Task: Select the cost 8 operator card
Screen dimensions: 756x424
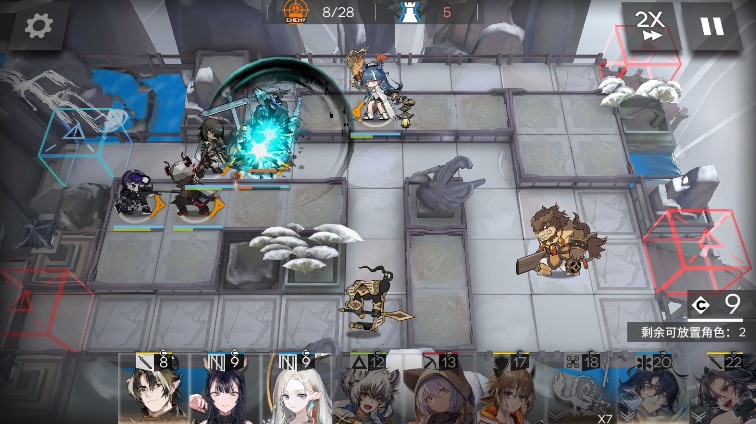Action: (x=150, y=390)
